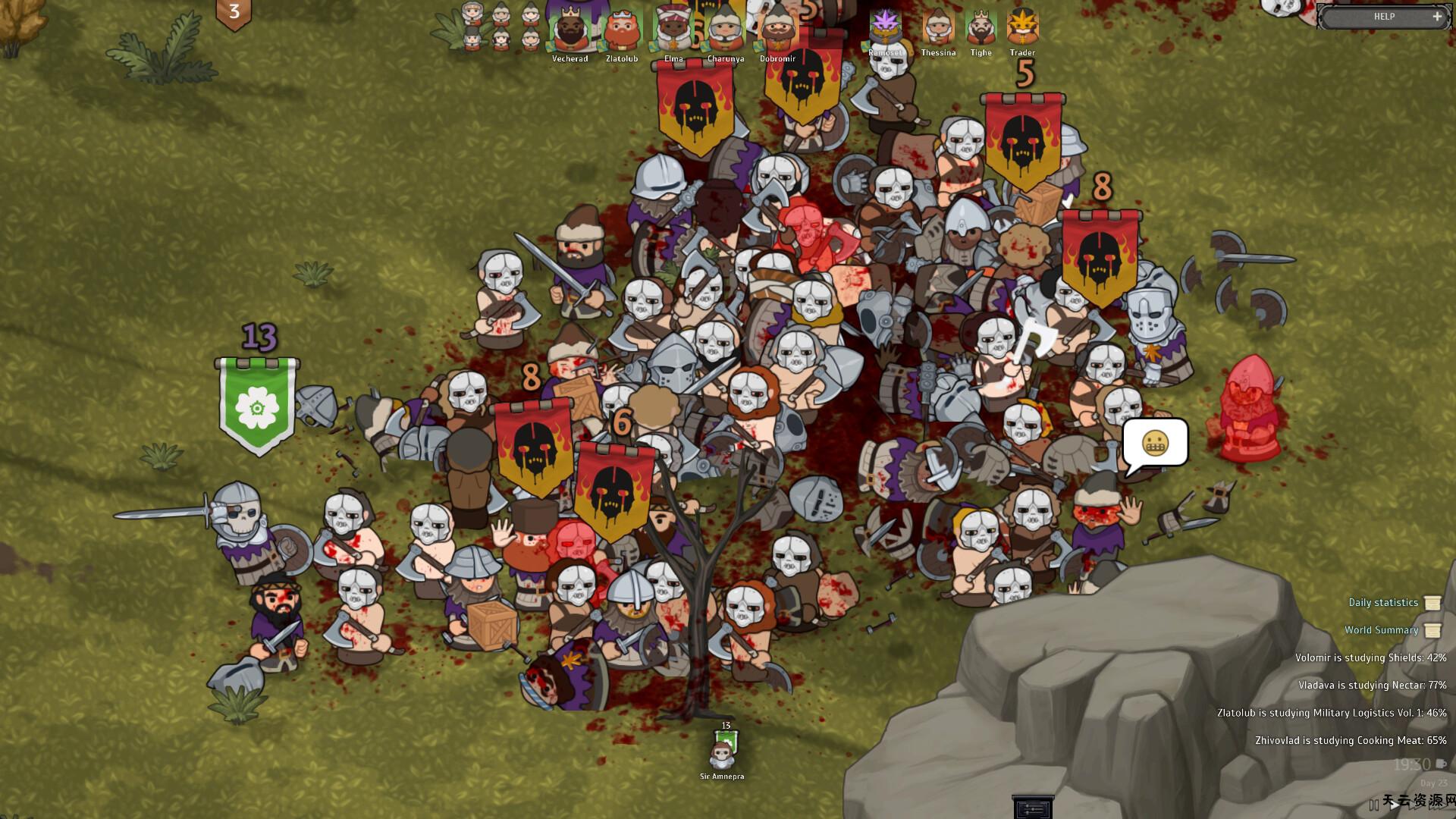The image size is (1456, 819).
Task: Show Volomir studying Shields notification
Action: pyautogui.click(x=1370, y=658)
